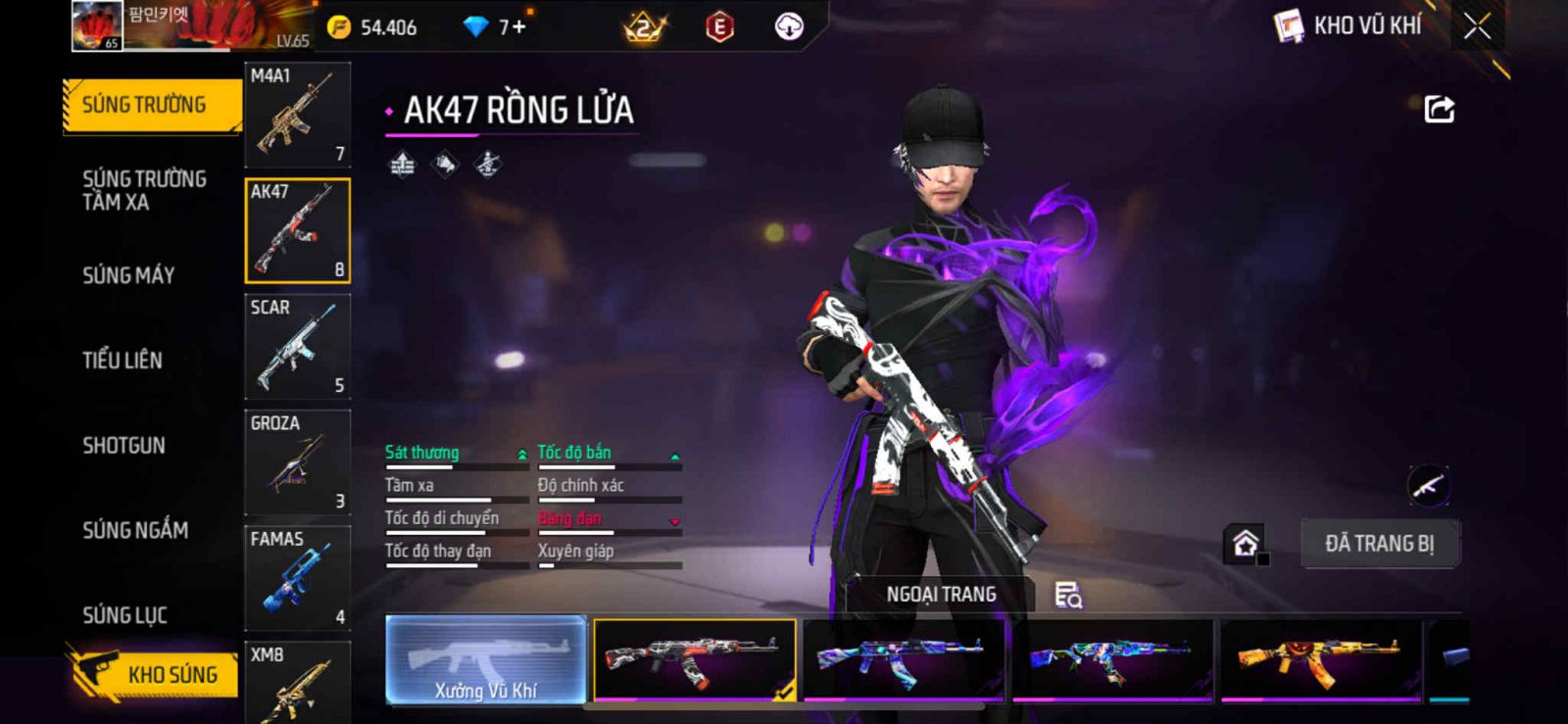1568x724 pixels.
Task: Select the XM8 weapon tile
Action: [x=297, y=682]
